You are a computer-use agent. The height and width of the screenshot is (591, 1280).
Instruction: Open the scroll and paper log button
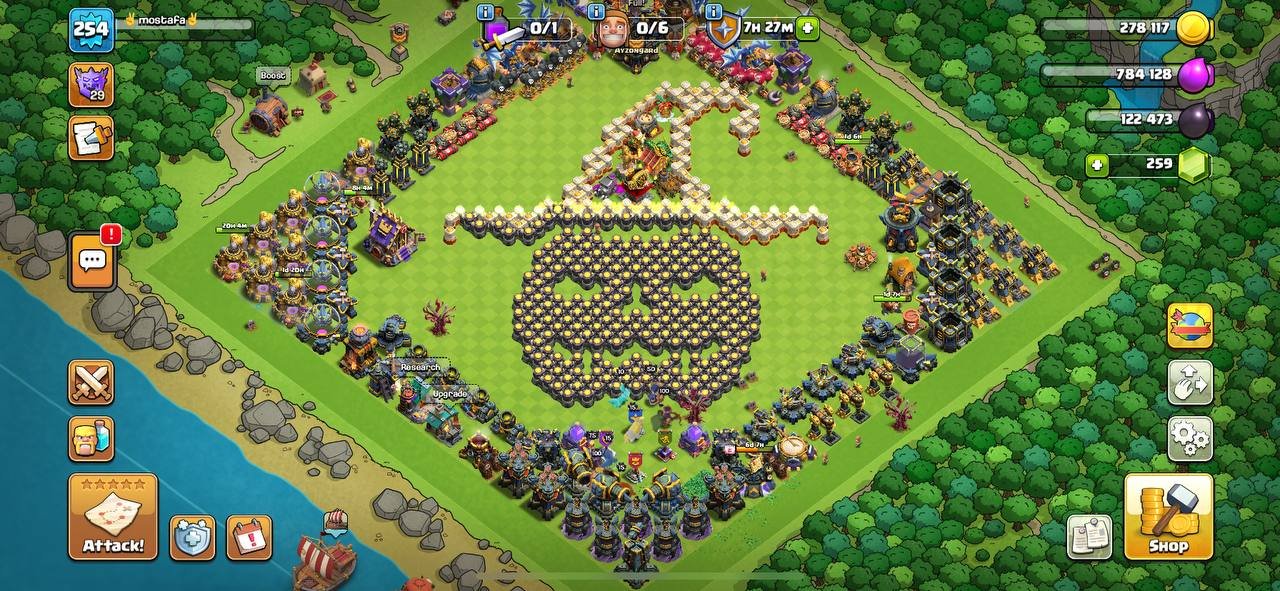point(91,138)
